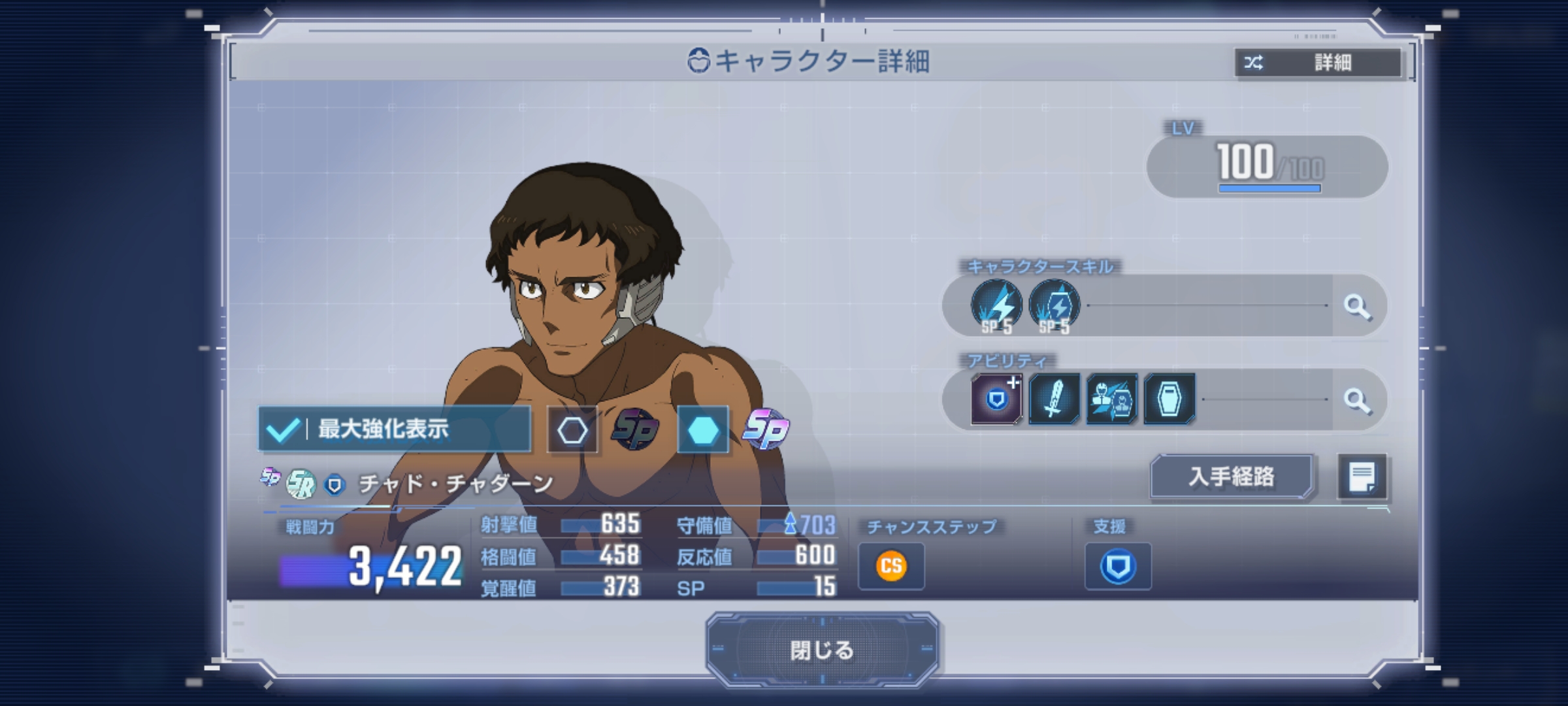Select the hexagon armor ability icon
Viewport: 1568px width, 706px height.
click(x=1169, y=399)
